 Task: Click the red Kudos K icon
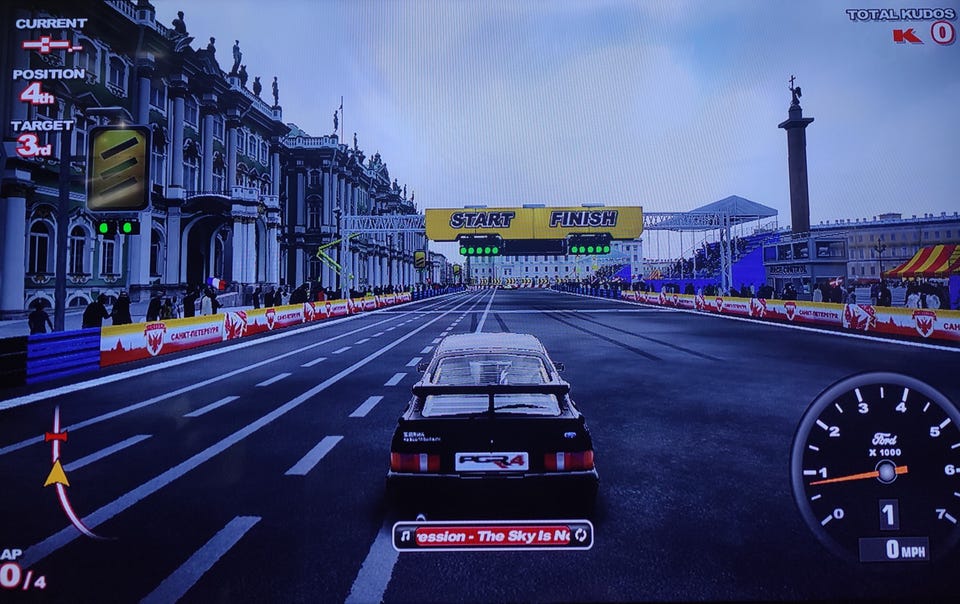pos(908,35)
